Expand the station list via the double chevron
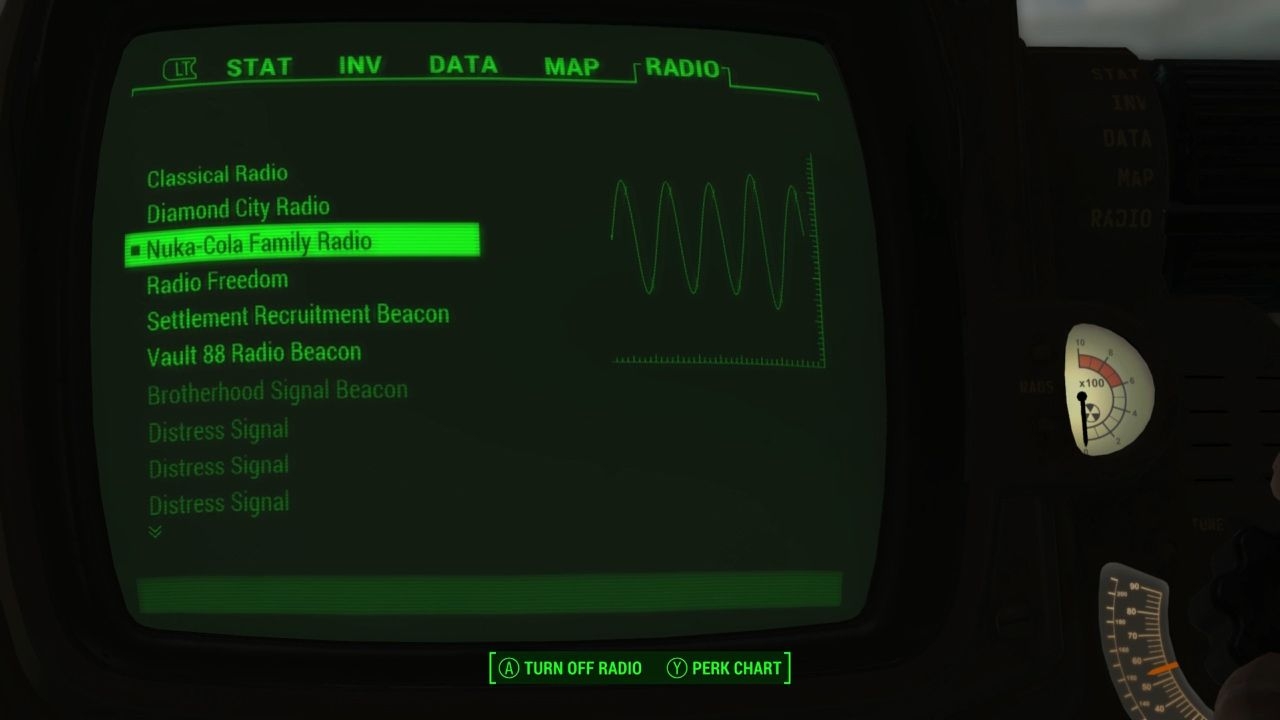Screen dimensions: 1280x720 pos(155,531)
